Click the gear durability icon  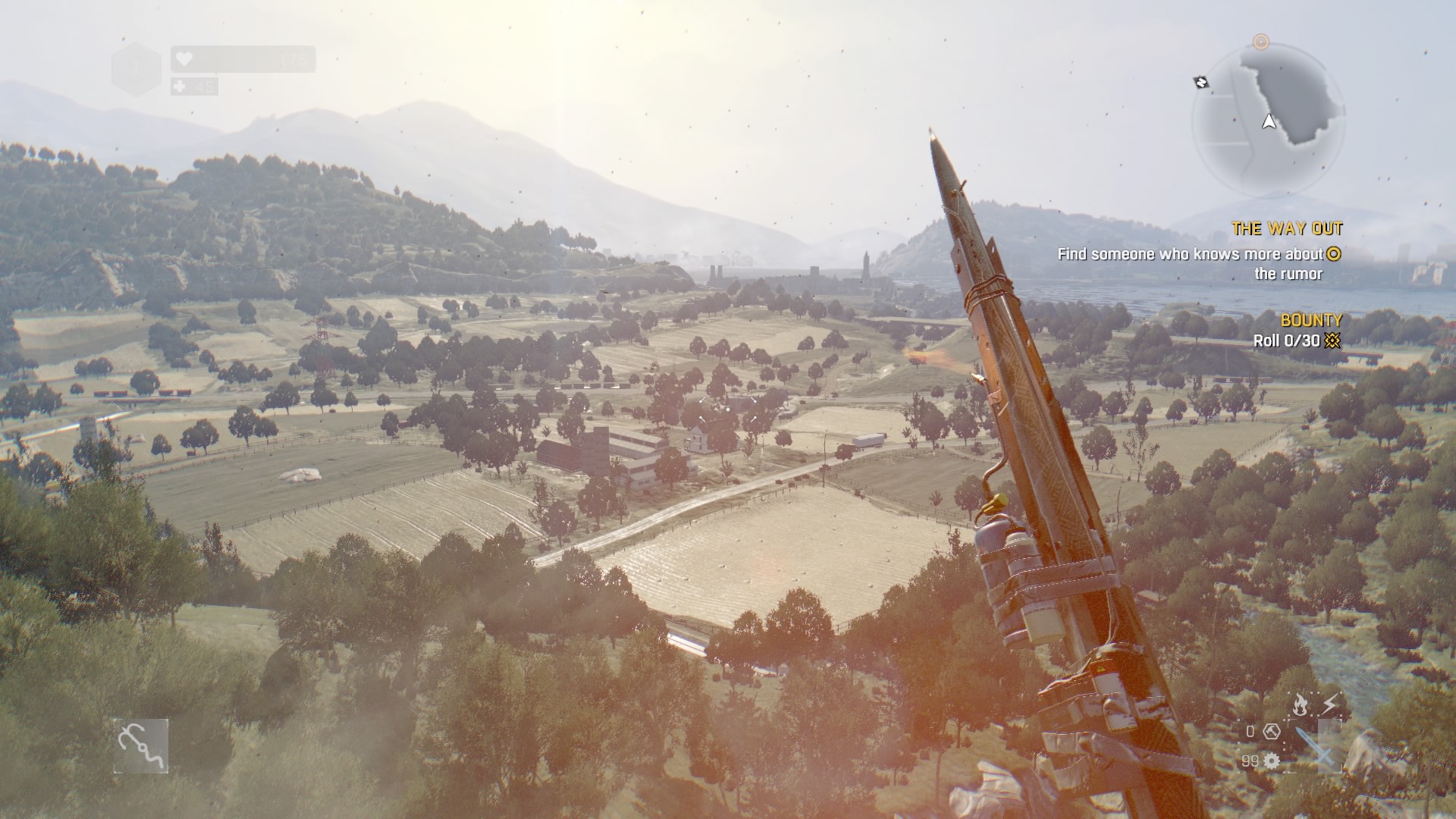tap(1272, 761)
